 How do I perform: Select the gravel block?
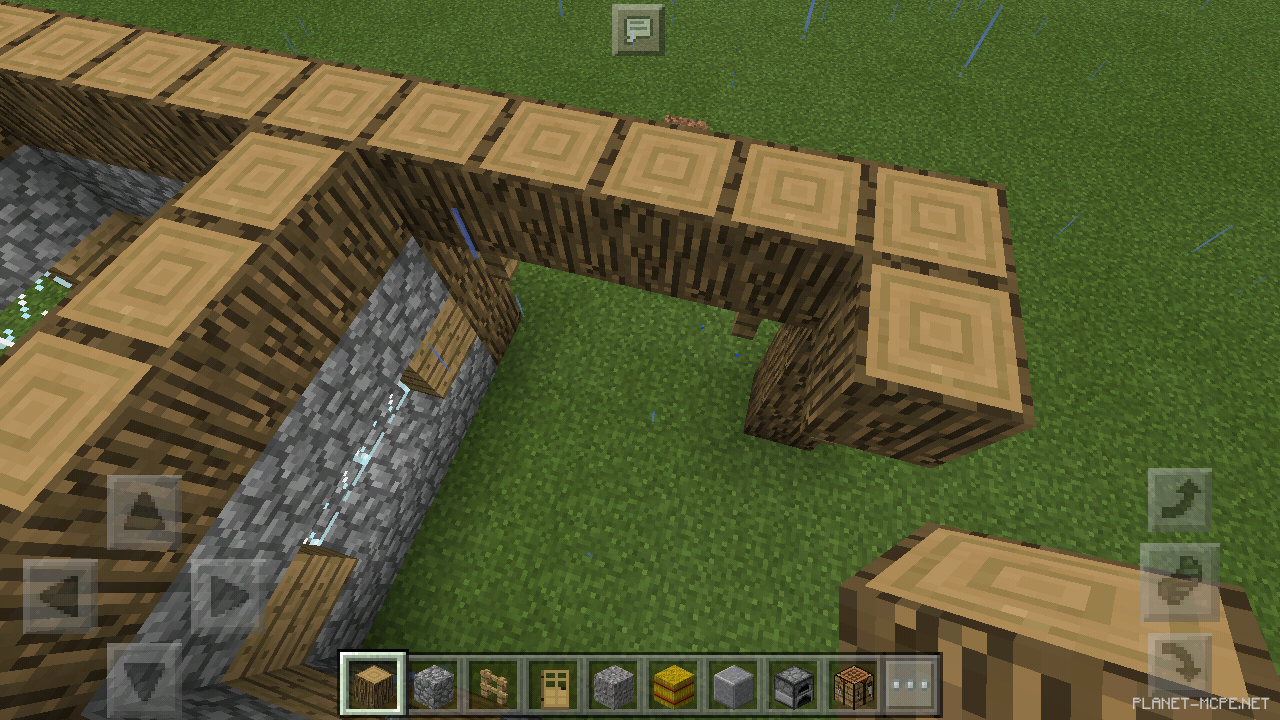[612, 684]
